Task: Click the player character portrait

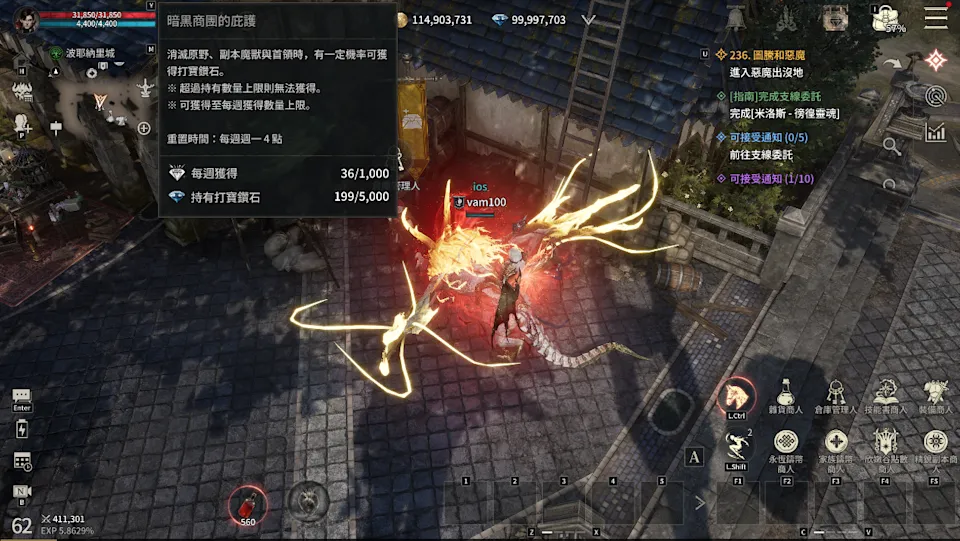Action: pos(25,19)
